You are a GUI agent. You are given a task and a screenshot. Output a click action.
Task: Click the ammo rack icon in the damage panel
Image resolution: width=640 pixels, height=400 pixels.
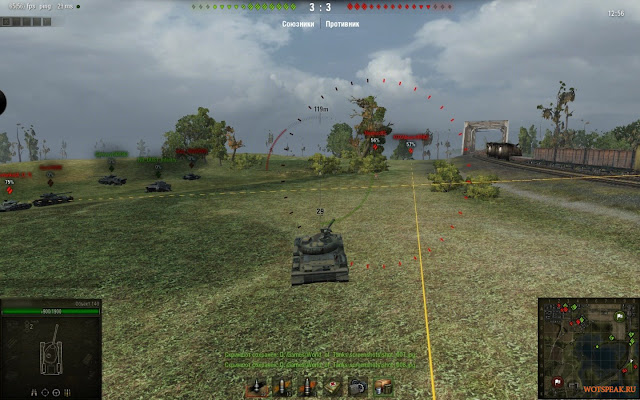pos(69,391)
